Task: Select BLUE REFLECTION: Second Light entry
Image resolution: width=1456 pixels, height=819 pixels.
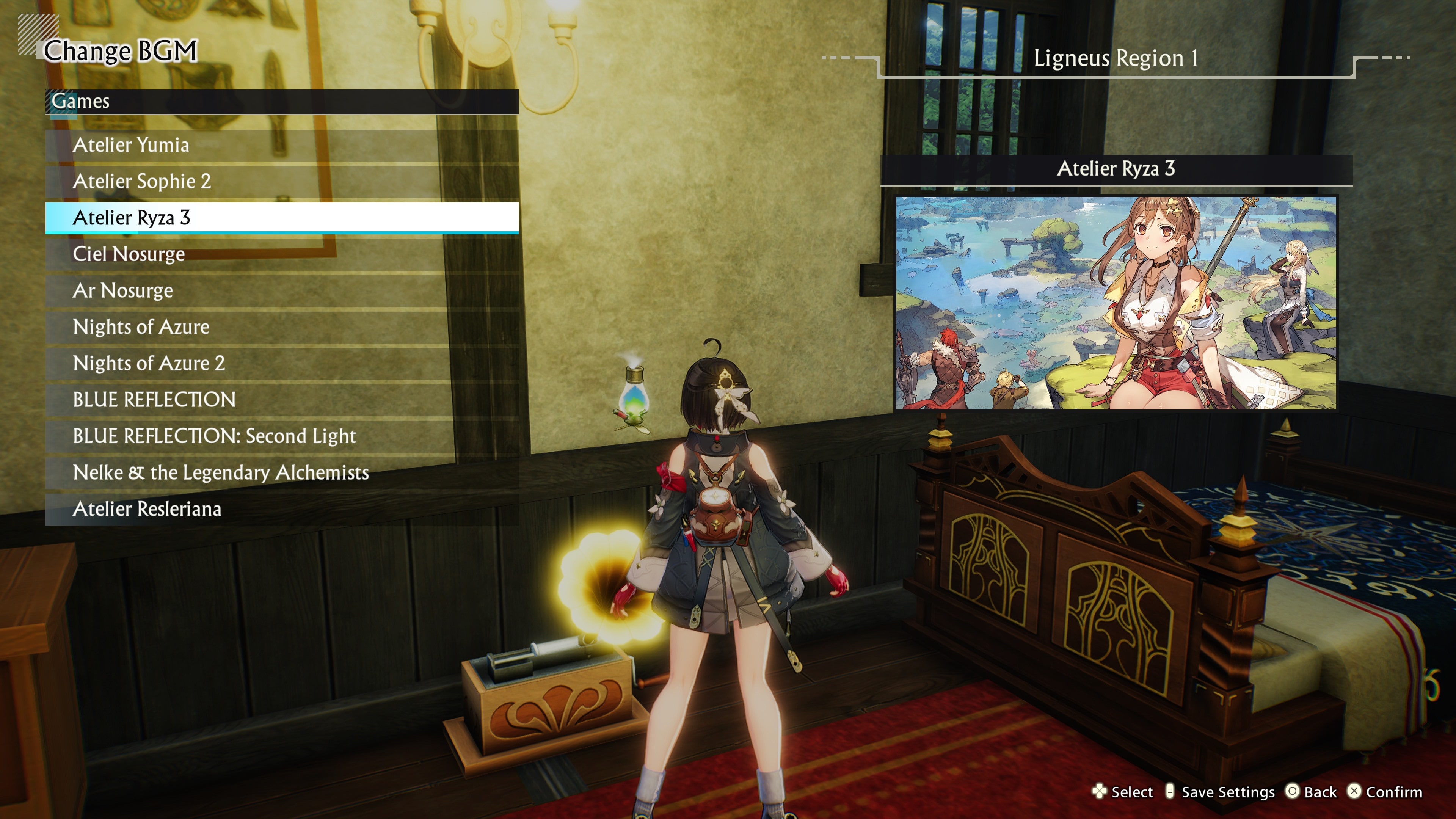Action: pyautogui.click(x=215, y=436)
